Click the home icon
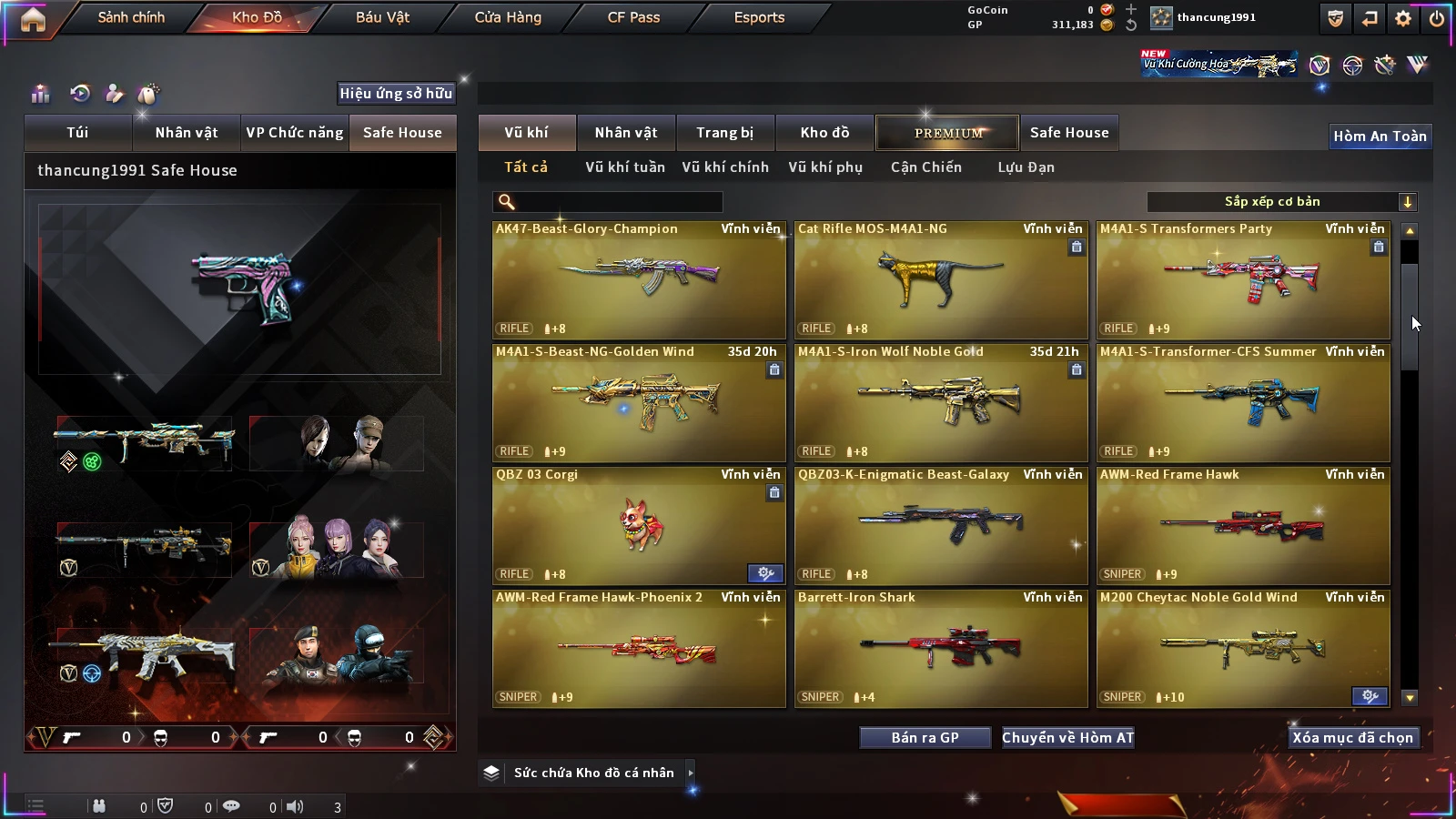Viewport: 1456px width, 819px height. point(33,19)
